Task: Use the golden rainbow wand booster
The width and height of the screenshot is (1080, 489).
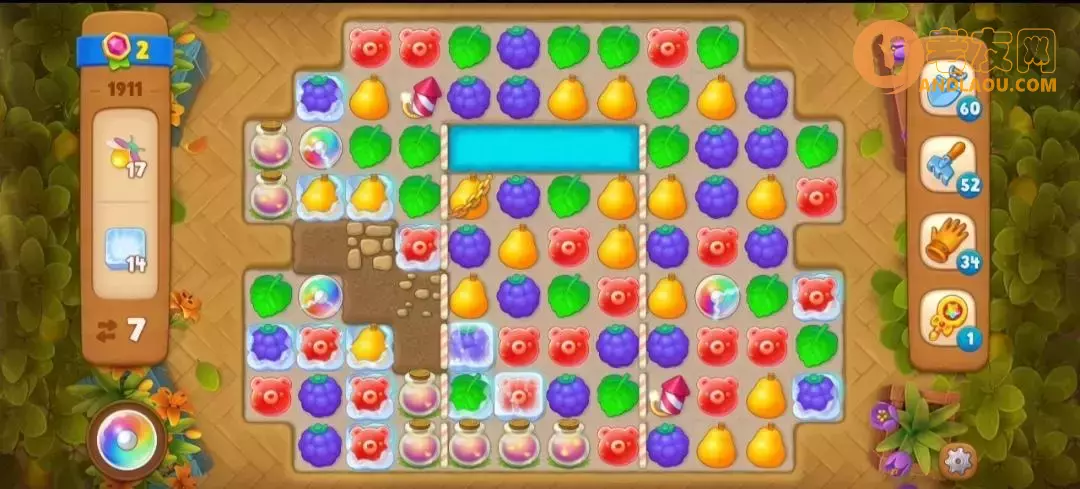Action: [x=947, y=318]
